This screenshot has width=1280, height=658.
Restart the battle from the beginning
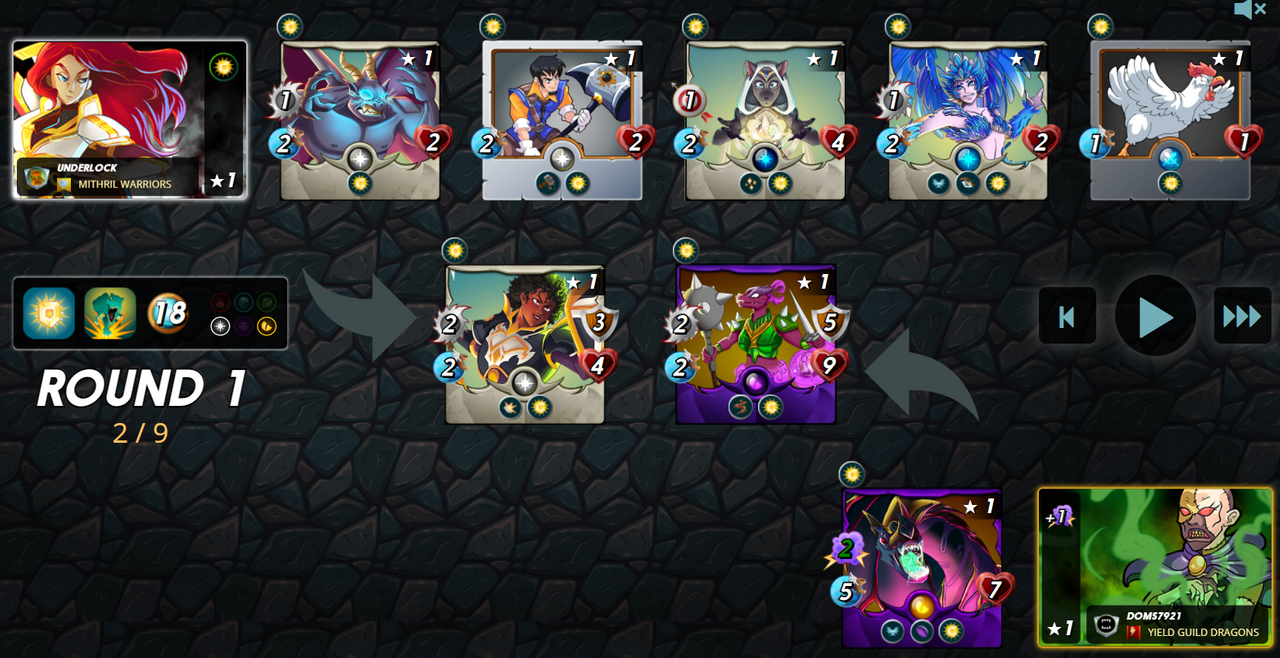tap(1067, 317)
